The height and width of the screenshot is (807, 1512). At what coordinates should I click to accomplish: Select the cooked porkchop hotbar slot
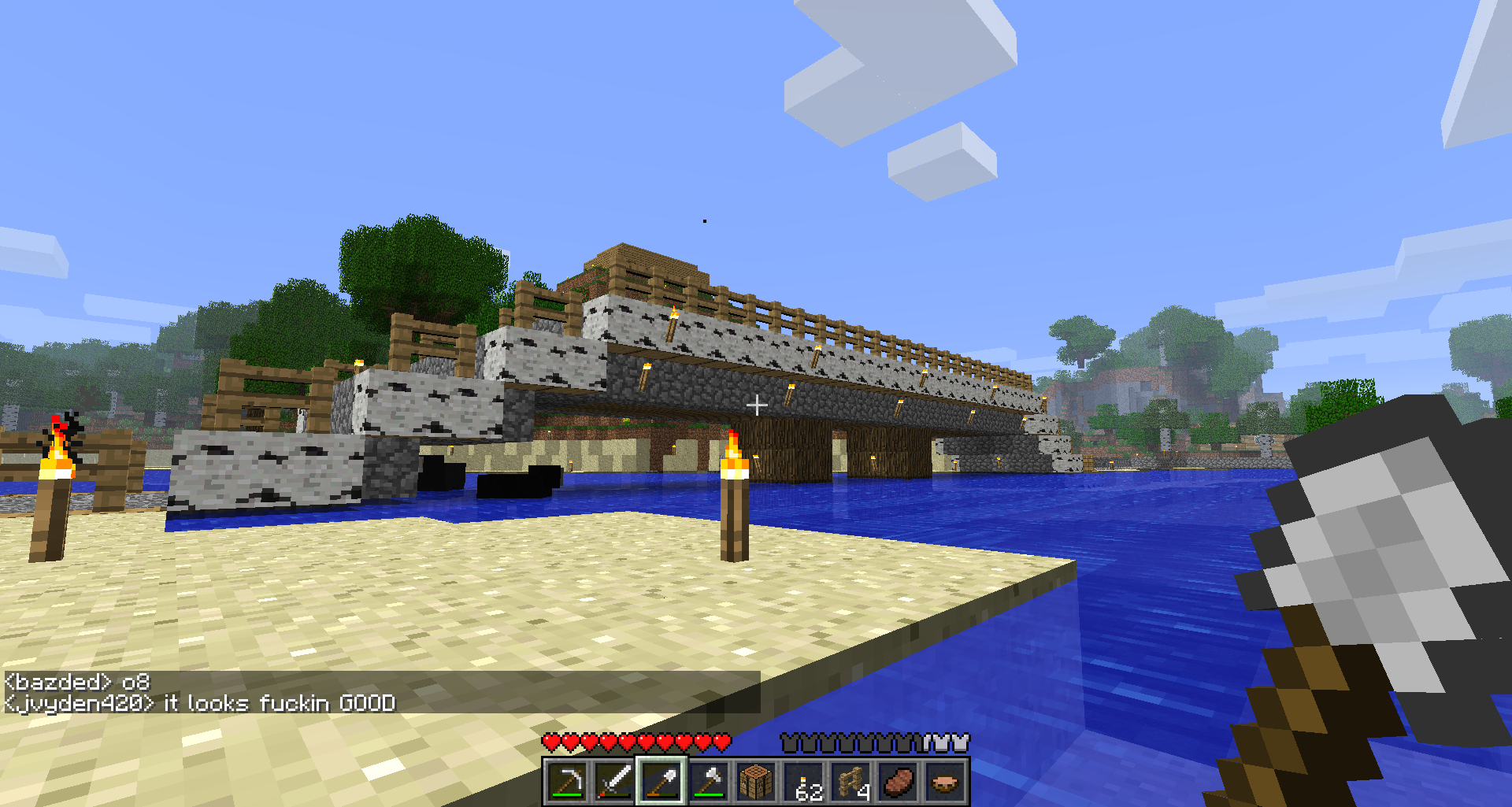tap(898, 782)
